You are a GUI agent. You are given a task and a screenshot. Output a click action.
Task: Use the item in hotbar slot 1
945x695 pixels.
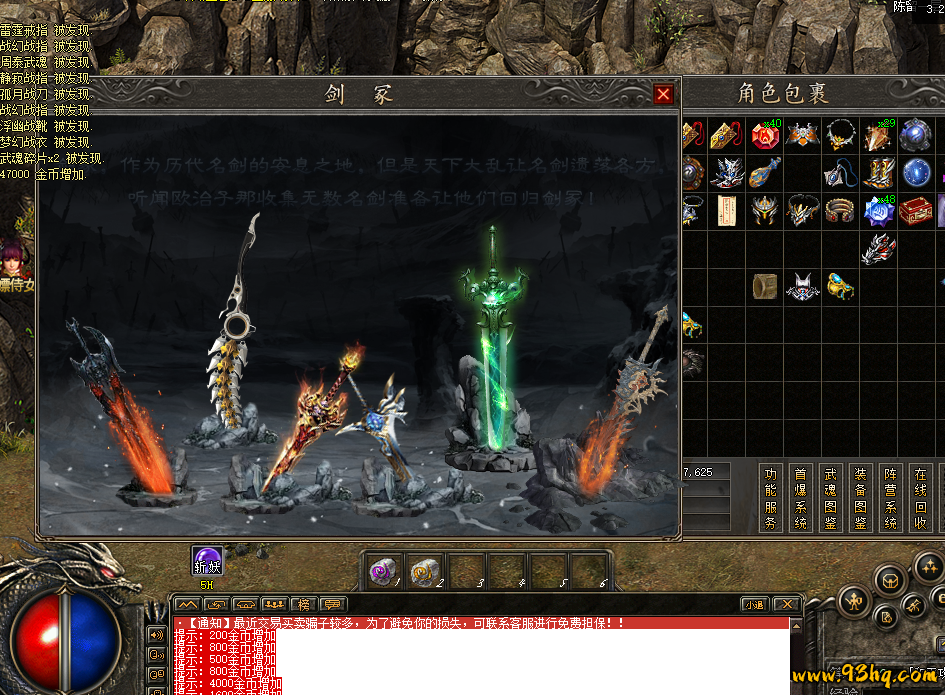[384, 571]
